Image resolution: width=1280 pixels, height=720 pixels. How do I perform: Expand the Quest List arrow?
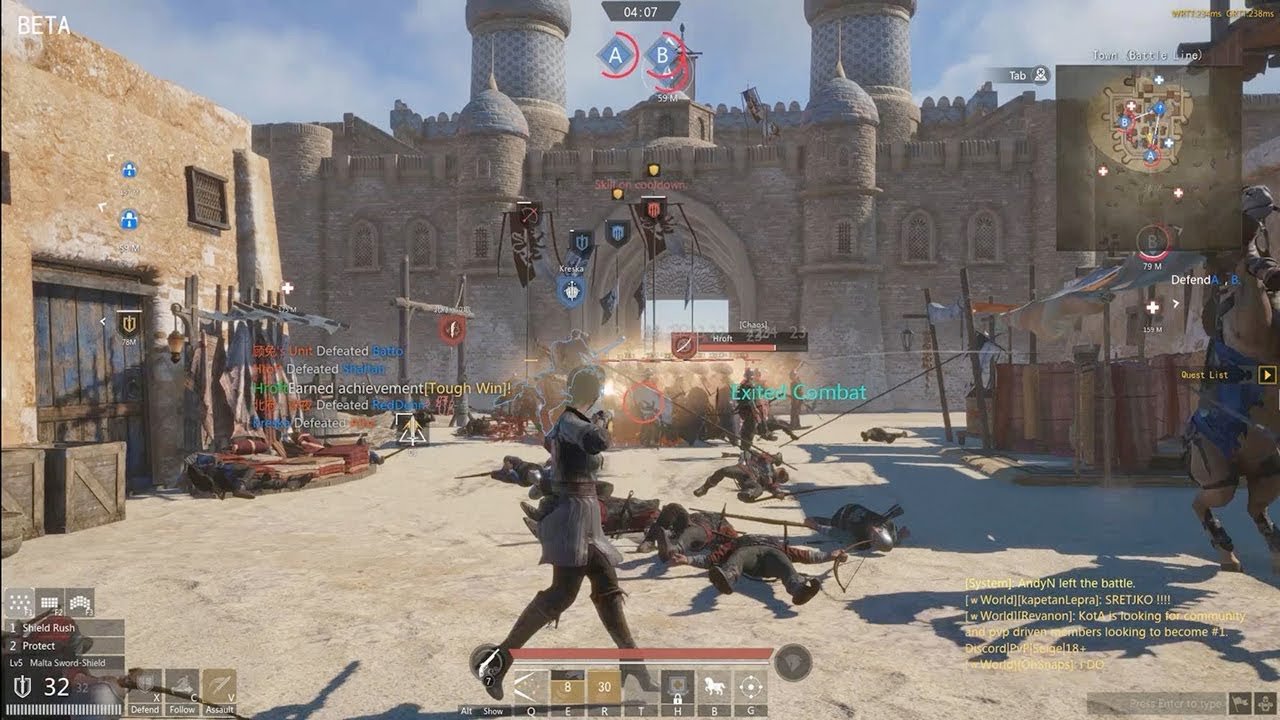[1267, 375]
